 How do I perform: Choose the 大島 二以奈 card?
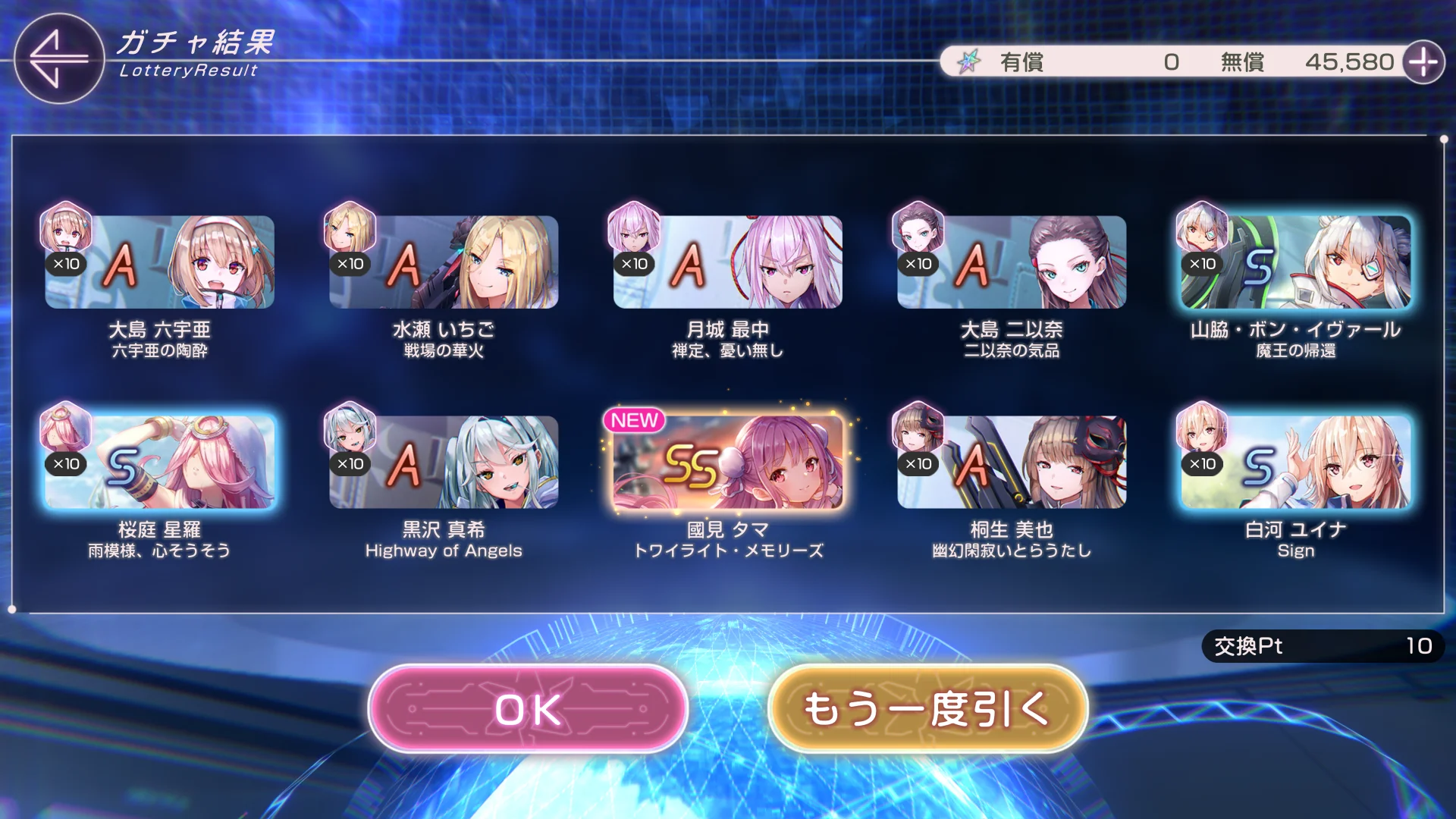pyautogui.click(x=1012, y=262)
